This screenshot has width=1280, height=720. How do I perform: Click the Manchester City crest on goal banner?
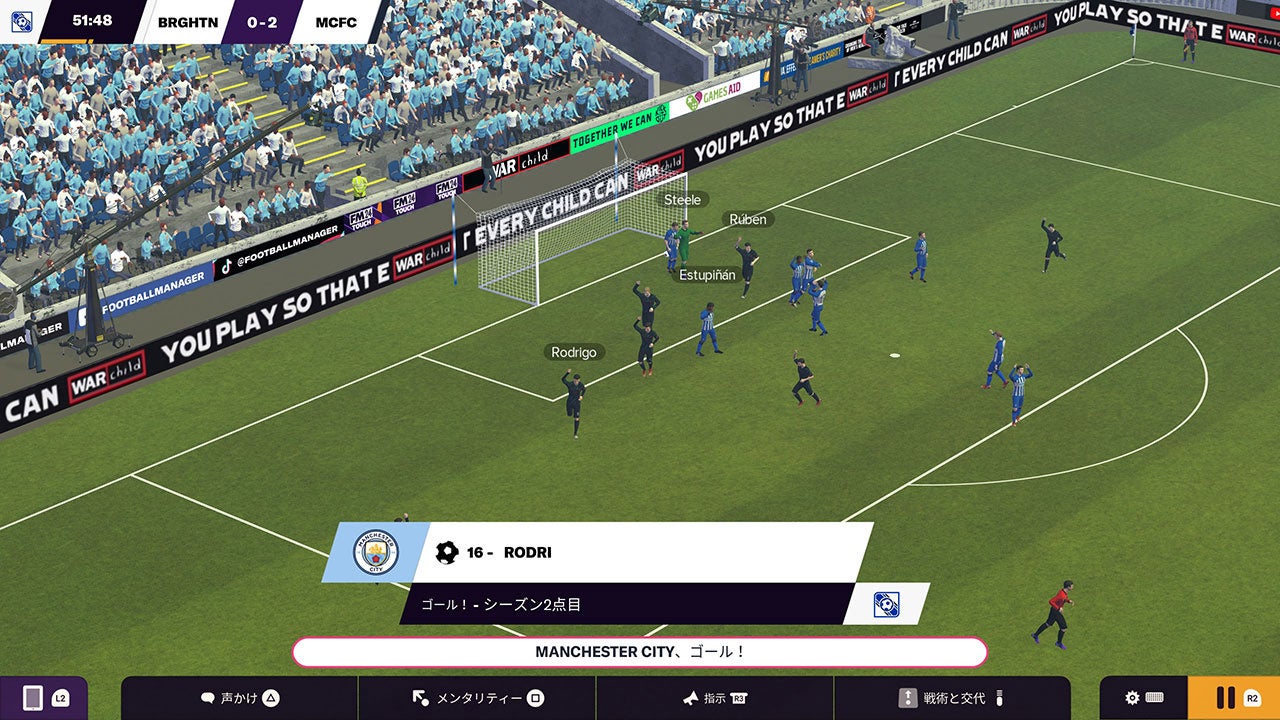click(375, 552)
